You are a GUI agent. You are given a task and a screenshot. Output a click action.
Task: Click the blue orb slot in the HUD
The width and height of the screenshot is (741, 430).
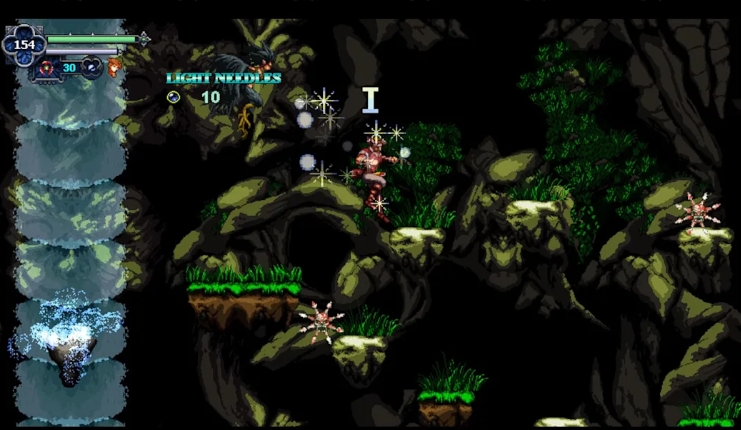(91, 68)
